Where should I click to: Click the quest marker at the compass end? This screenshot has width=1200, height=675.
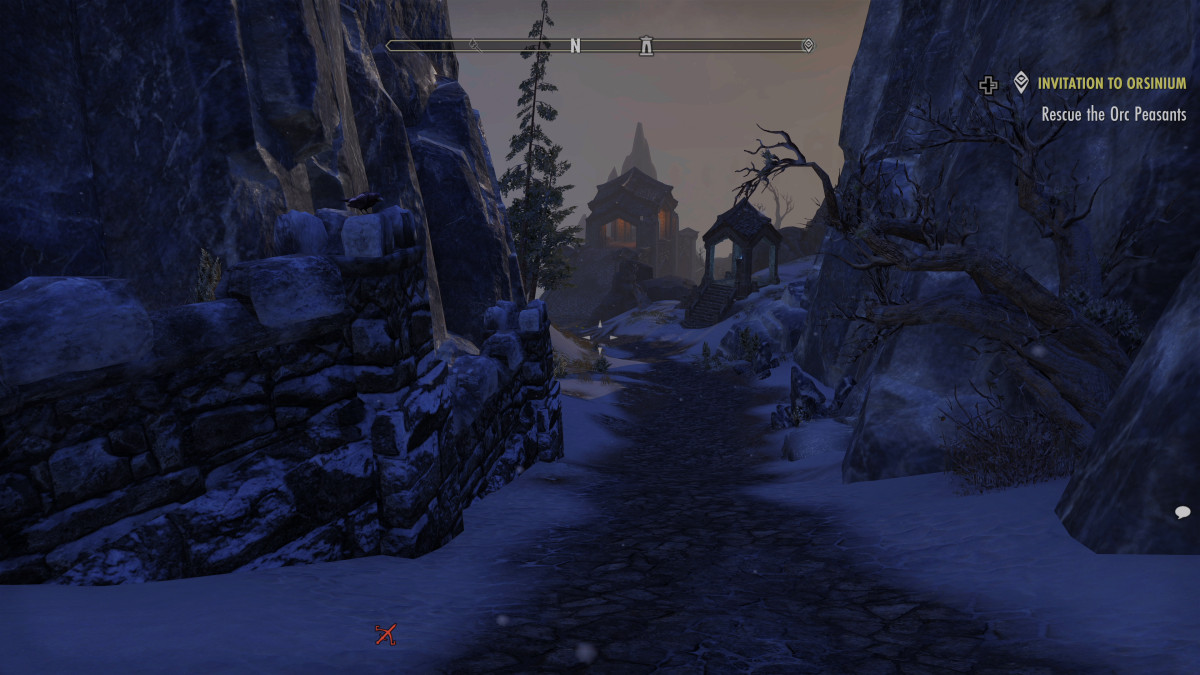[x=808, y=45]
